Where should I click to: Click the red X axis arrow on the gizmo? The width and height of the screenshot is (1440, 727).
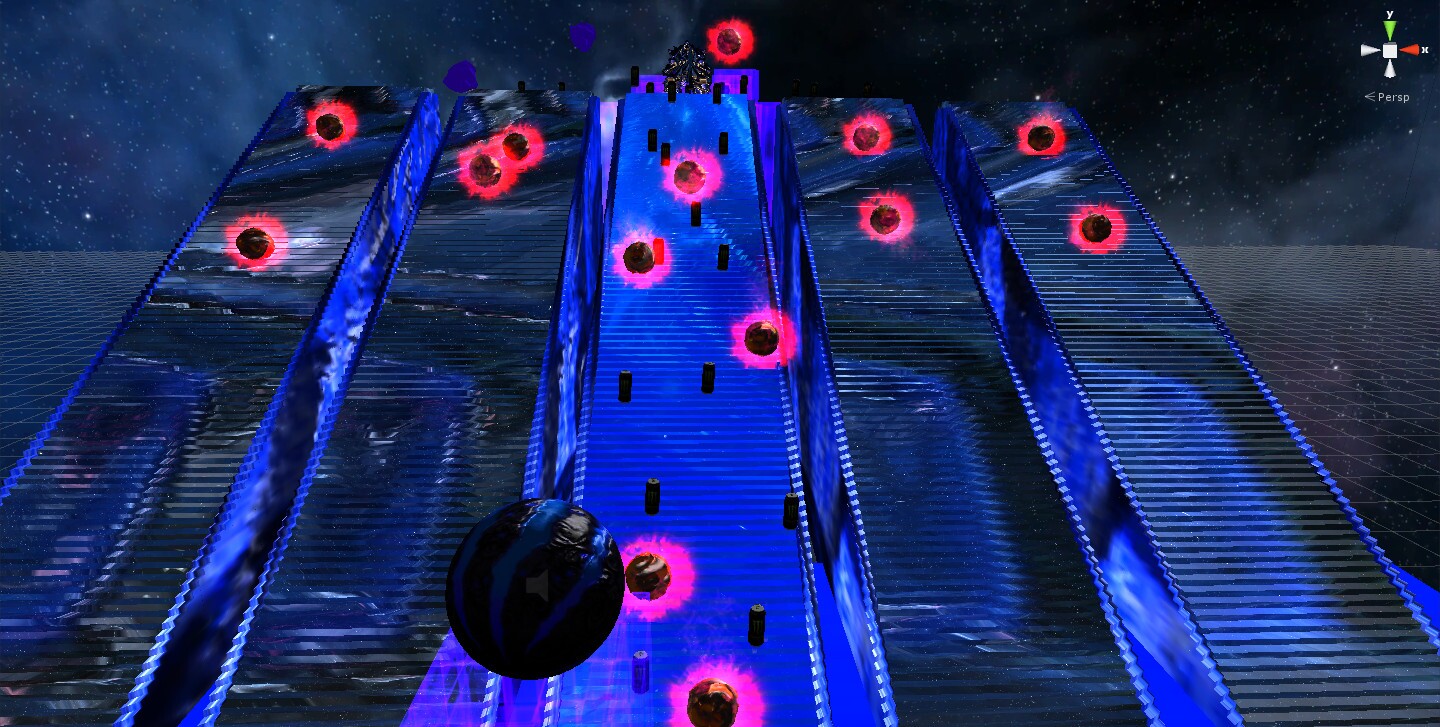pos(1412,50)
